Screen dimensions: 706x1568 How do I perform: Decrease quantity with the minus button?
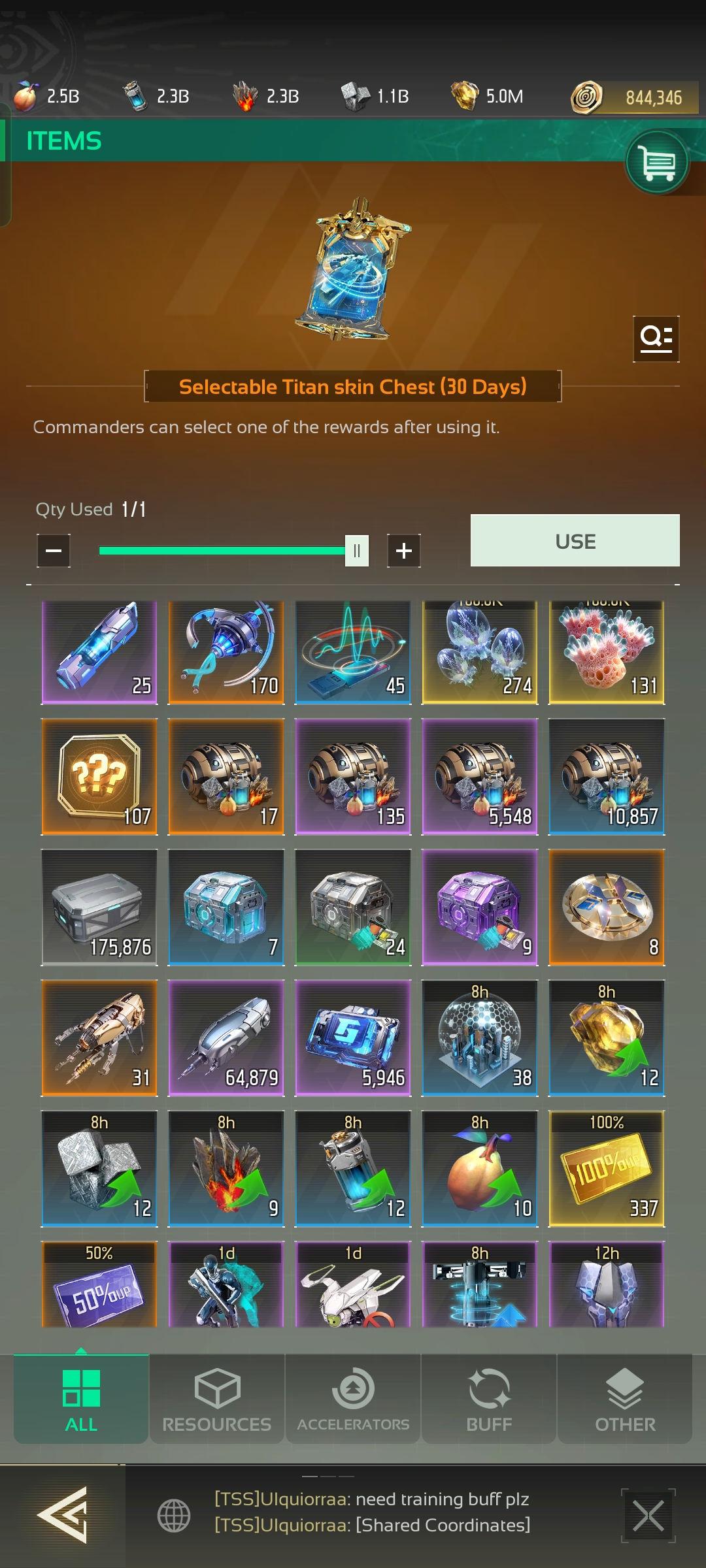click(54, 551)
